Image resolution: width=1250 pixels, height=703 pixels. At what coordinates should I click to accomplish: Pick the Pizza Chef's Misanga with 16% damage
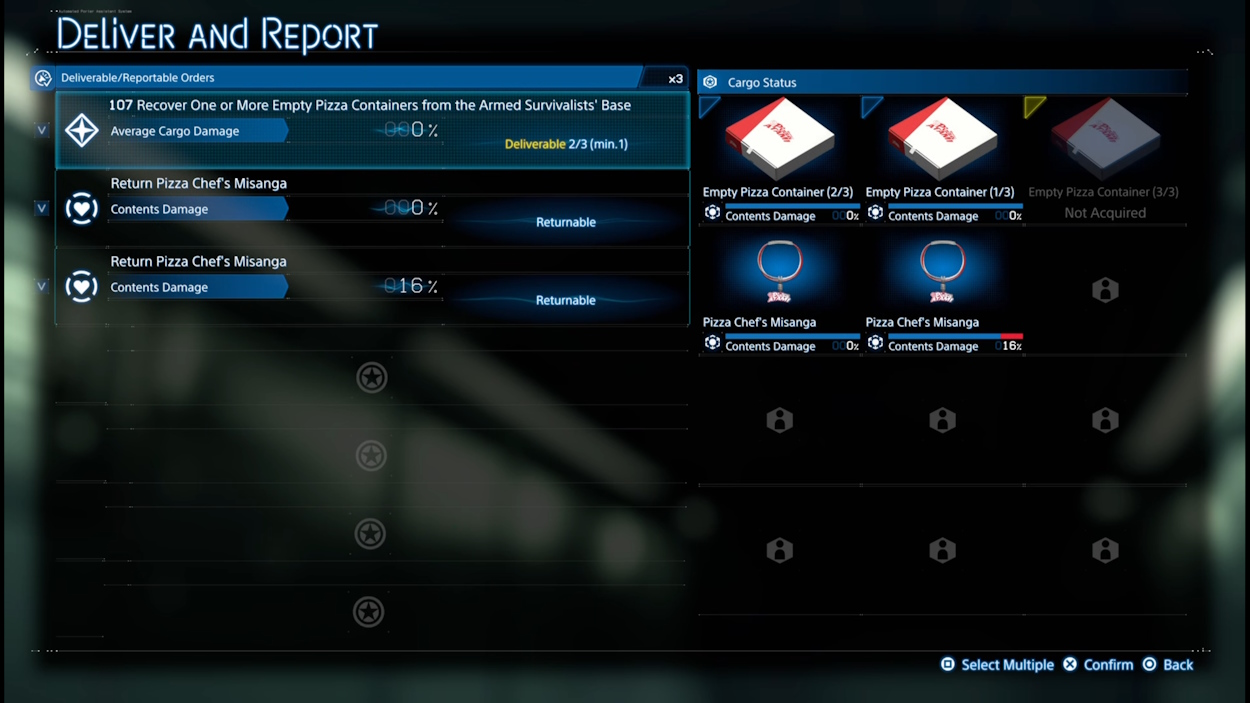click(941, 288)
